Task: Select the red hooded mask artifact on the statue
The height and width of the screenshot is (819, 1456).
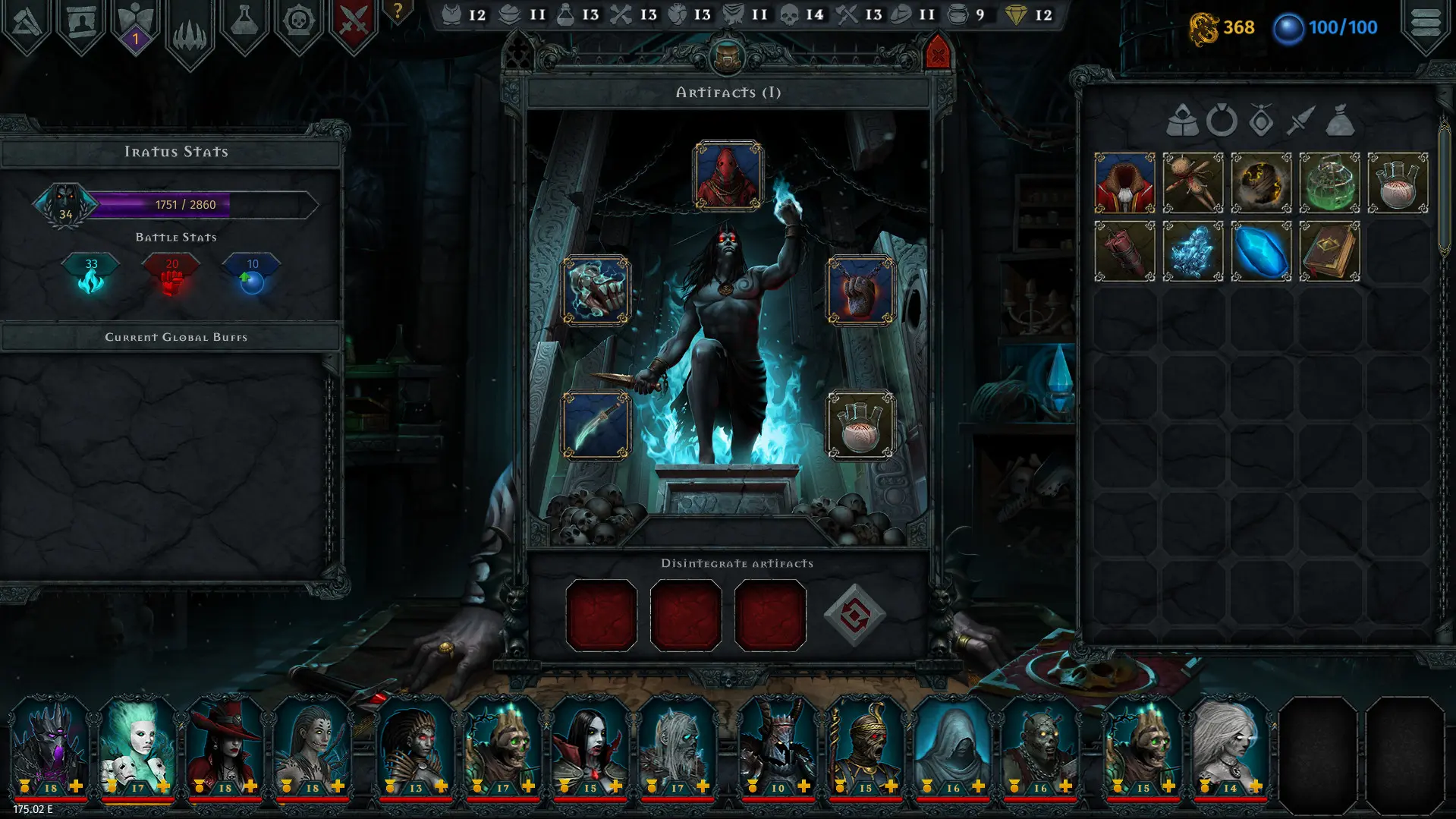Action: click(729, 176)
